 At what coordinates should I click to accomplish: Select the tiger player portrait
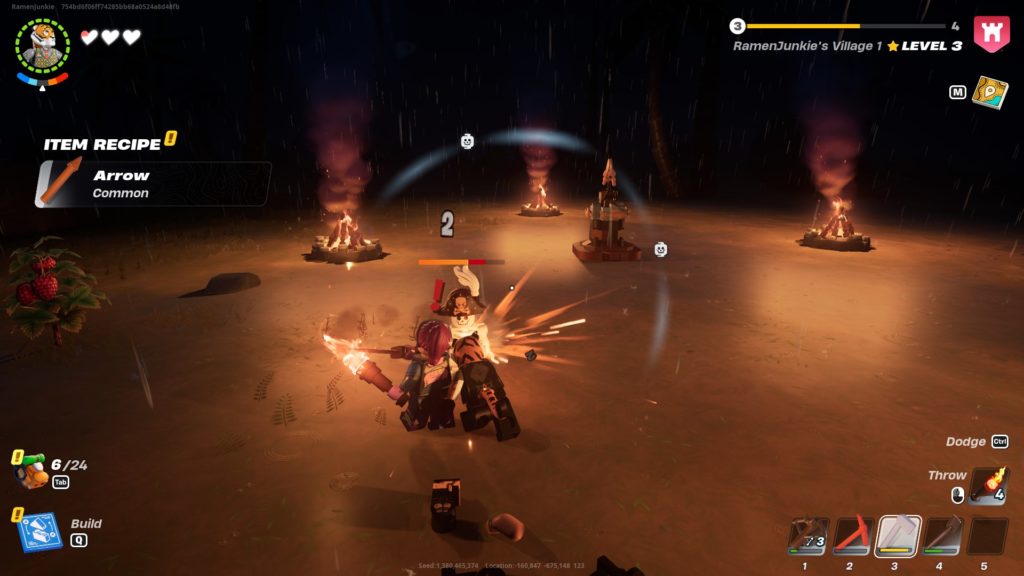click(43, 46)
